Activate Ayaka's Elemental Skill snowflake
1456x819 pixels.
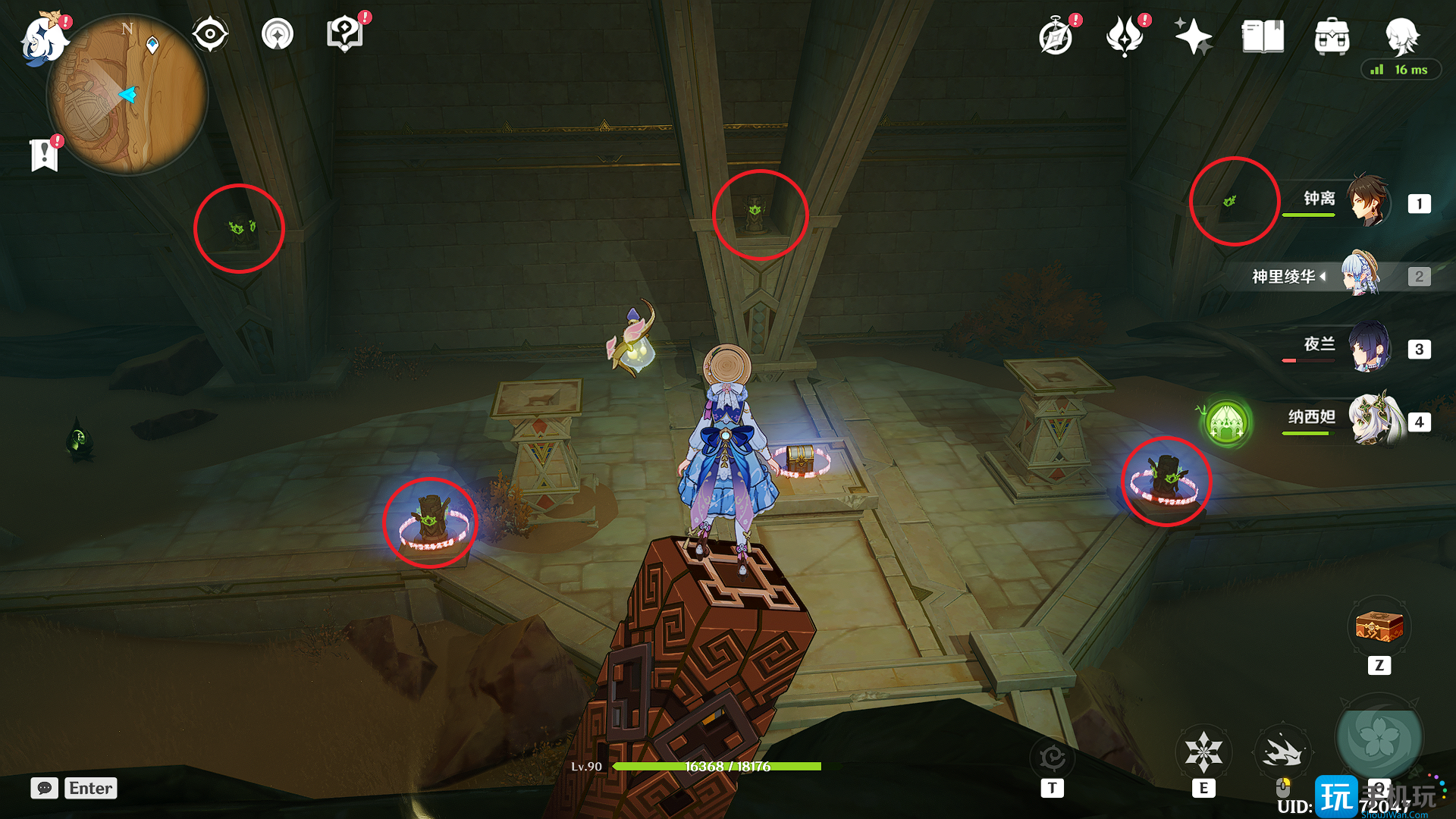(x=1203, y=752)
